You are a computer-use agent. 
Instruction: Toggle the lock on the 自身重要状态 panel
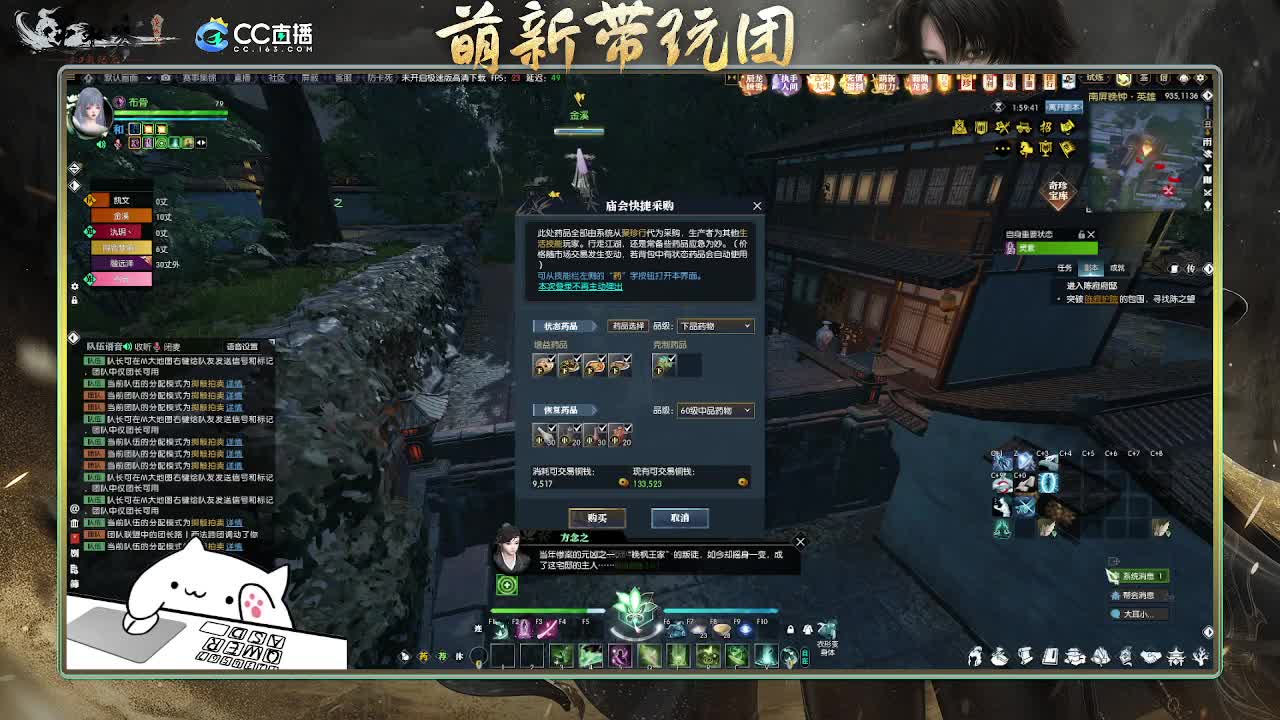(x=1081, y=235)
